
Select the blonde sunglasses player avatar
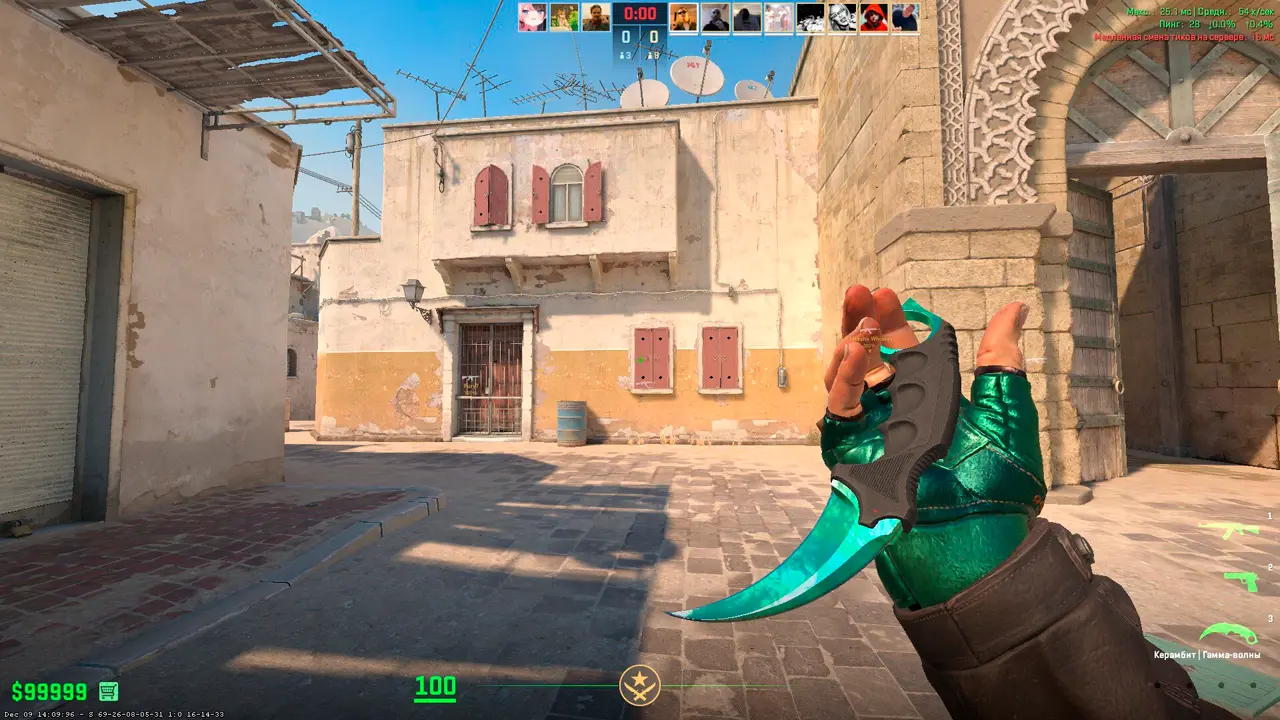684,17
